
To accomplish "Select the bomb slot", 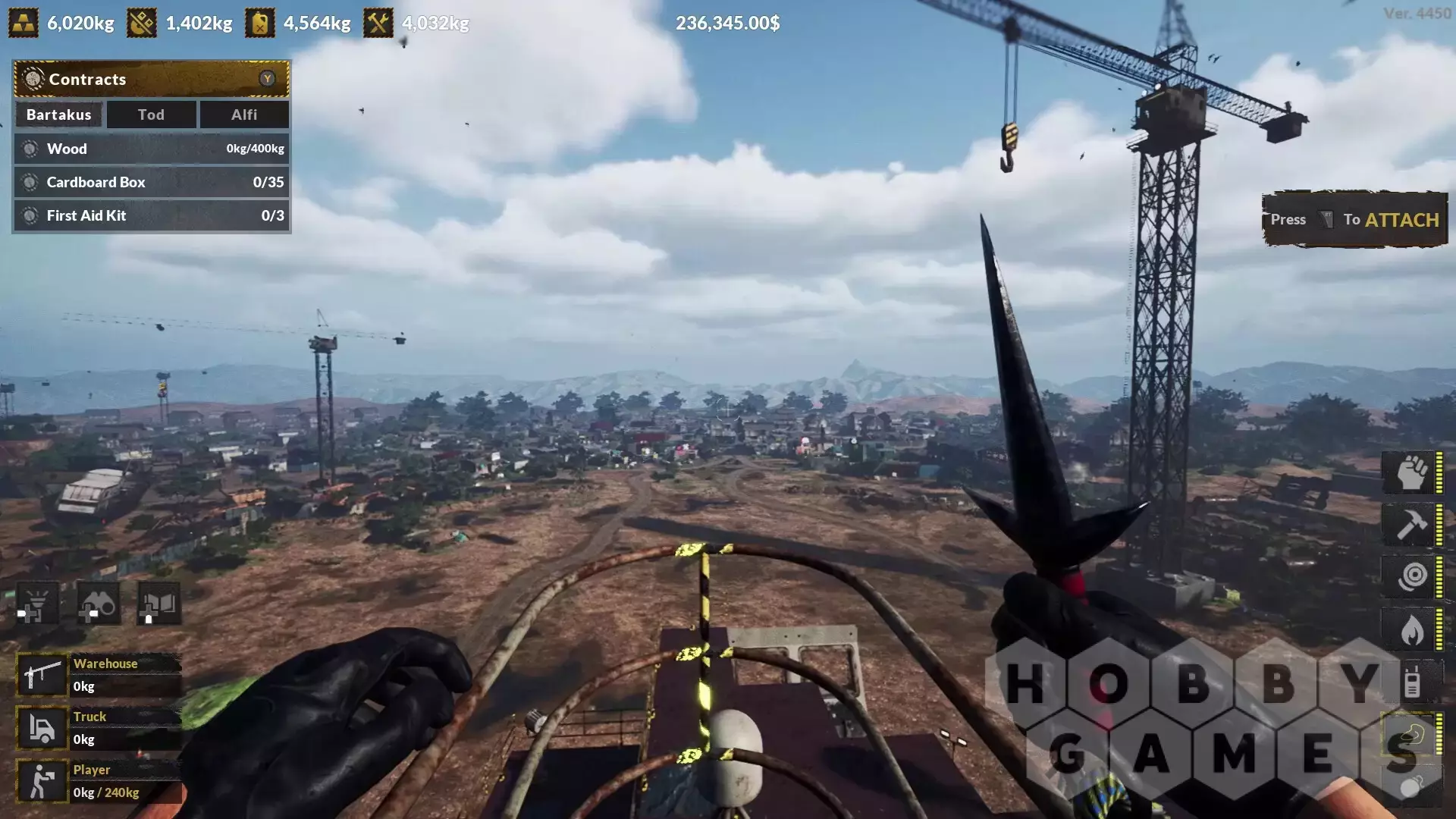I will (x=1411, y=786).
